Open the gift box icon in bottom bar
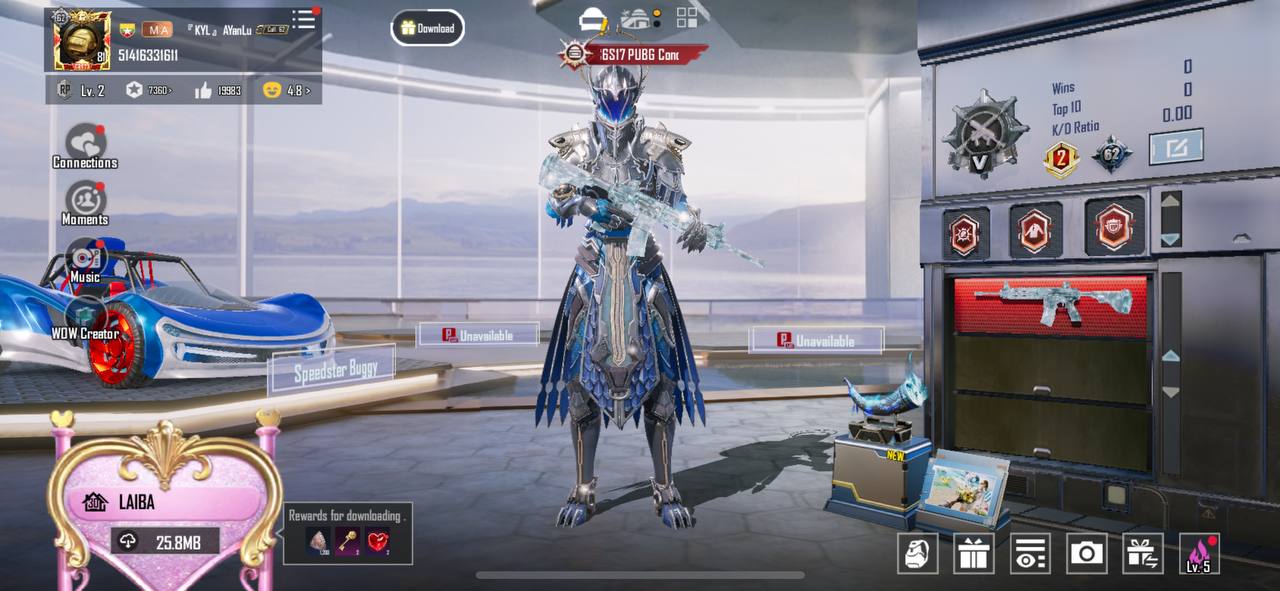1280x591 pixels. [x=973, y=553]
